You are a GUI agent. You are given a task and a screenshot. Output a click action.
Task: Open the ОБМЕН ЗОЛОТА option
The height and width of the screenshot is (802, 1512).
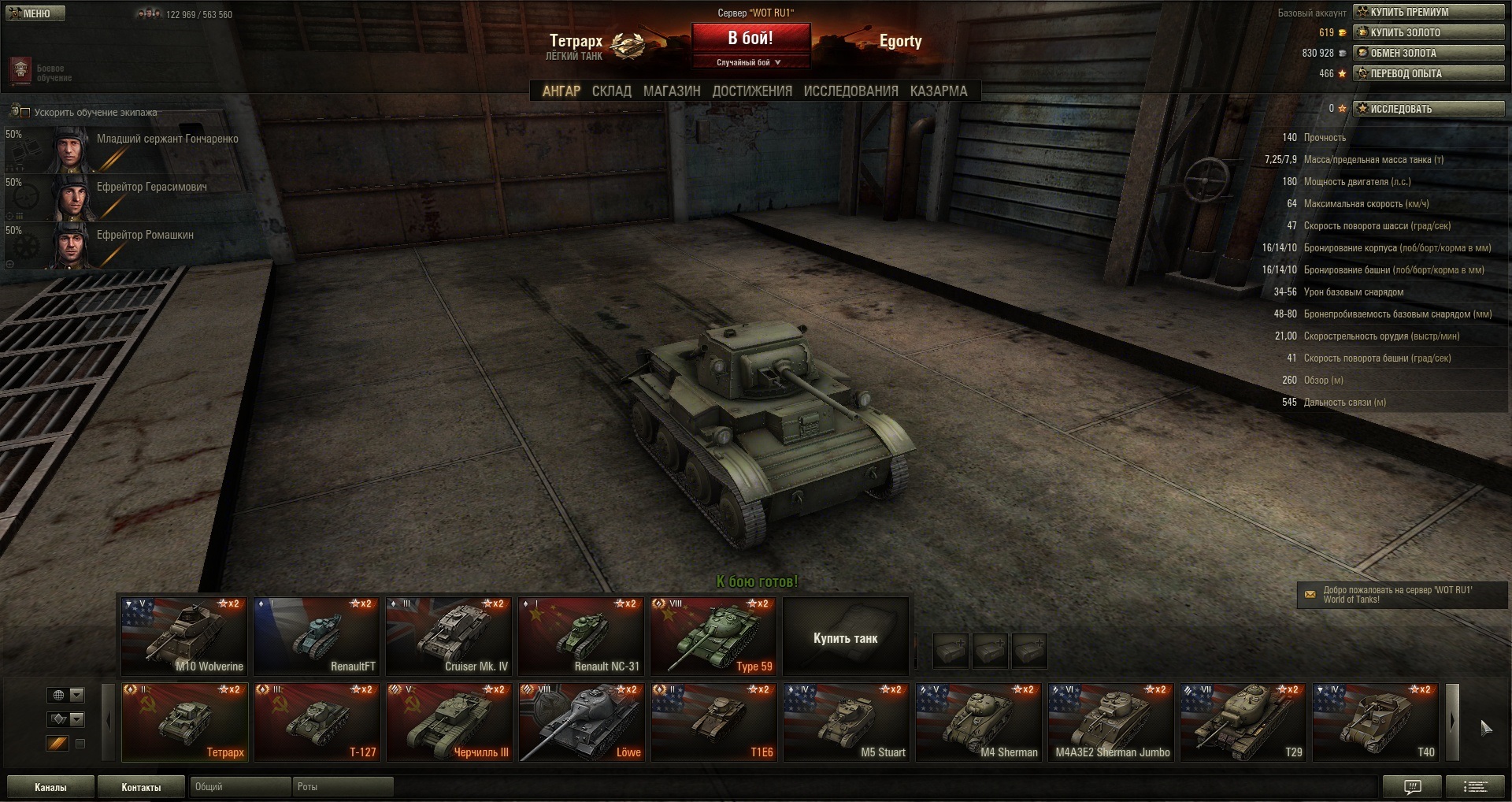point(1429,53)
